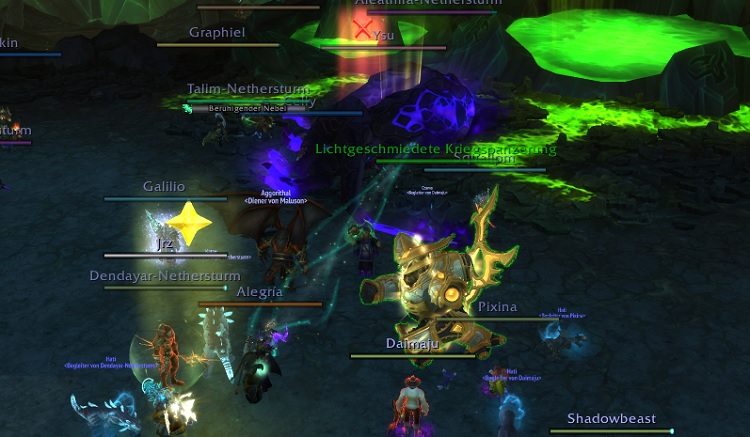
Task: Select Alegria's nameplate
Action: click(260, 293)
